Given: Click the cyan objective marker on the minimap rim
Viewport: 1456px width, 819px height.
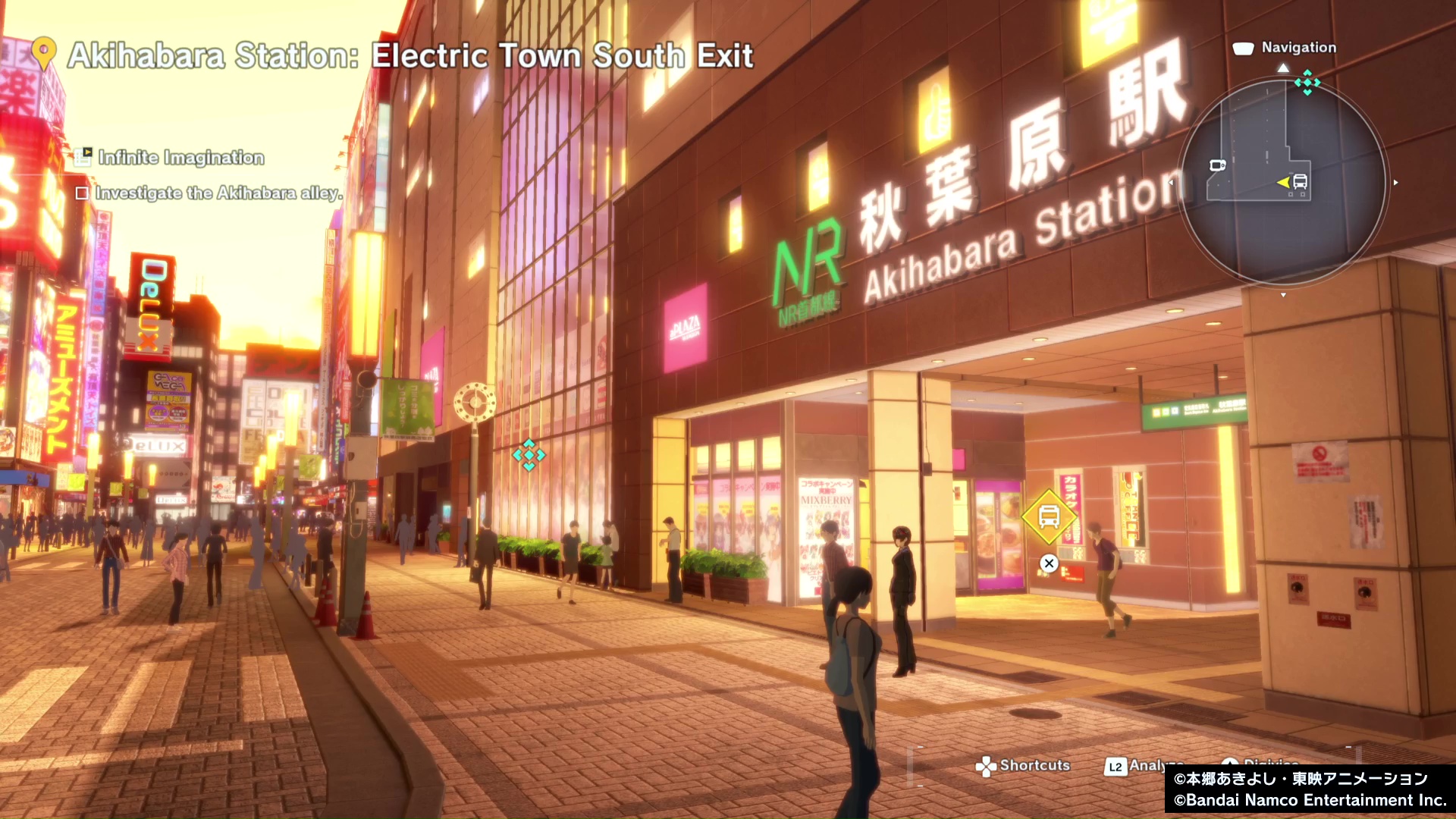Looking at the screenshot, I should 1307,82.
